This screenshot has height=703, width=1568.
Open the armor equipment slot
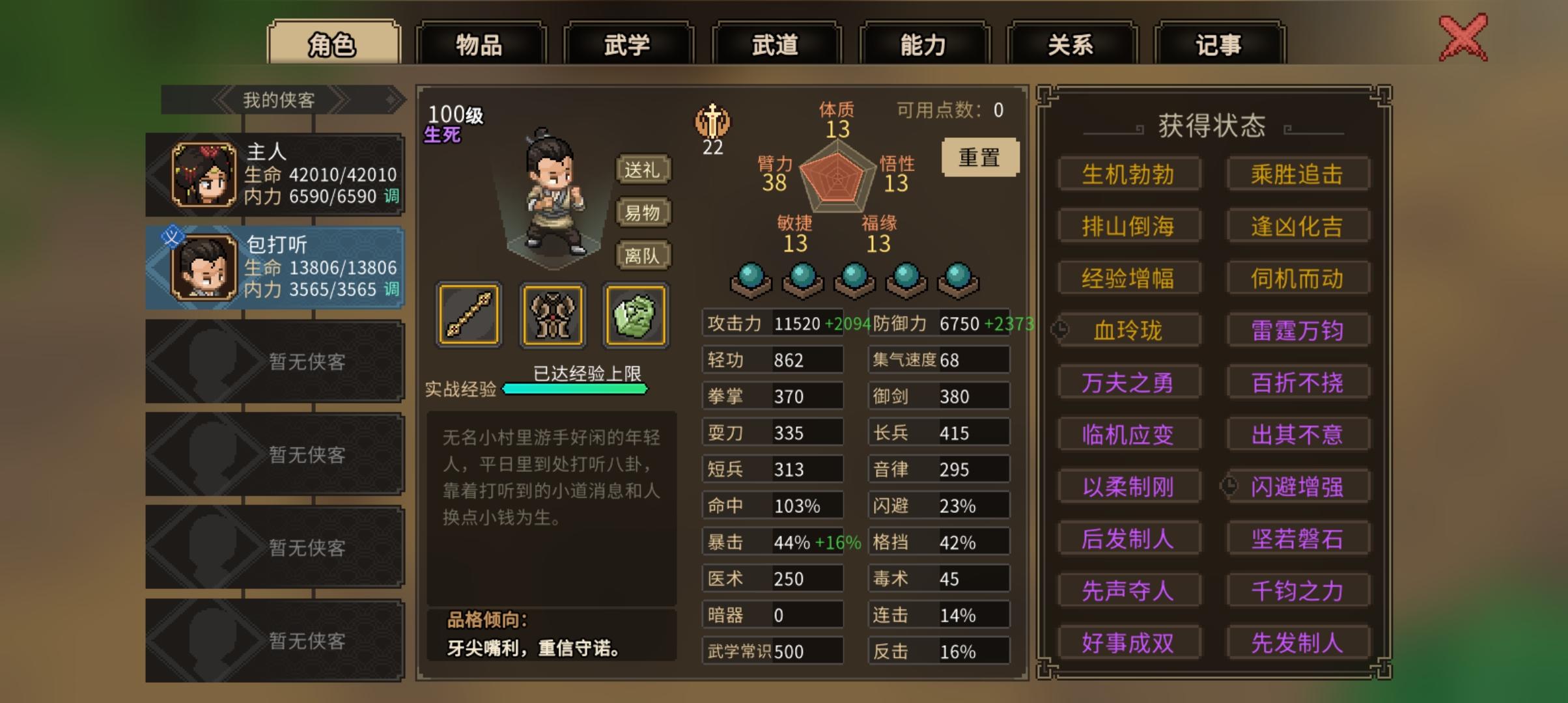tap(552, 317)
